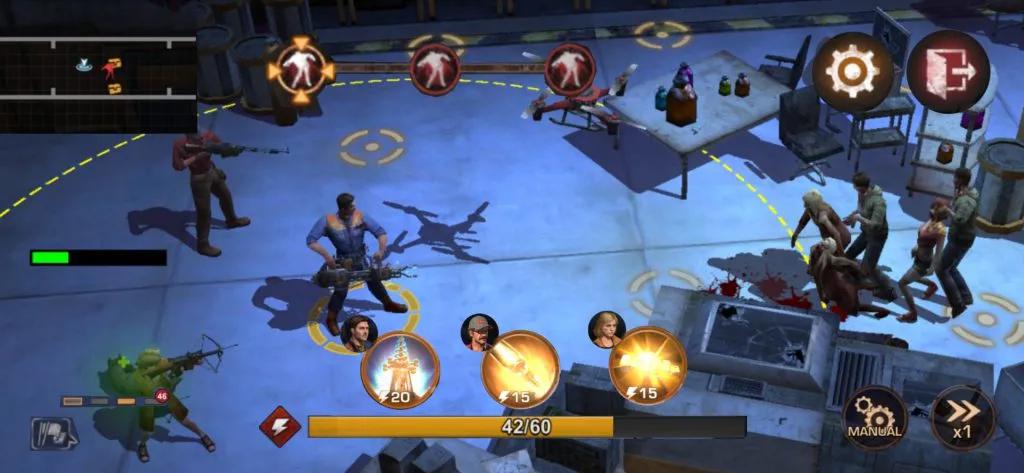Viewport: 1024px width, 473px height.
Task: Open the gear settings menu
Action: click(x=852, y=71)
